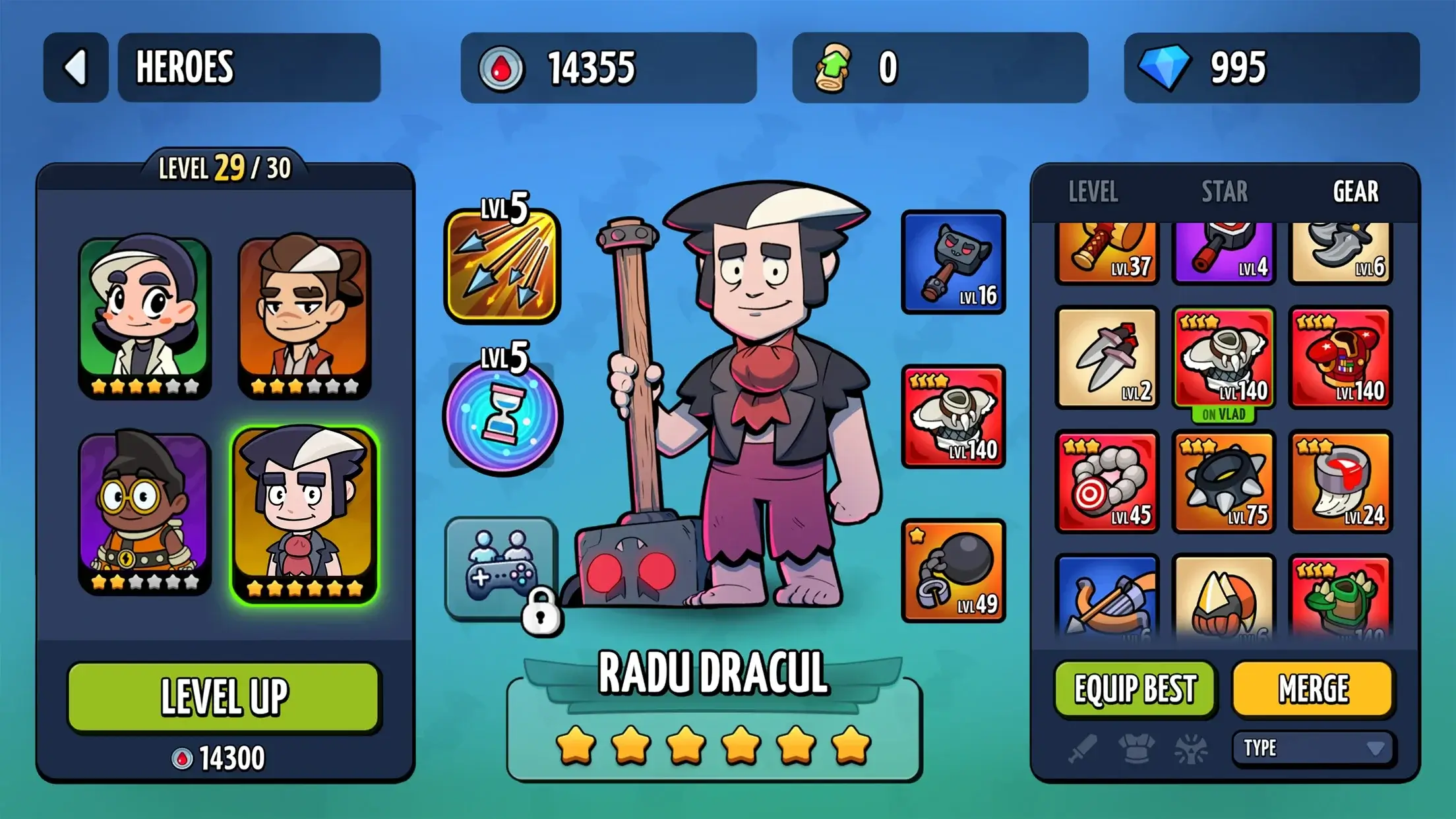Open the Type sort dropdown

click(1313, 748)
